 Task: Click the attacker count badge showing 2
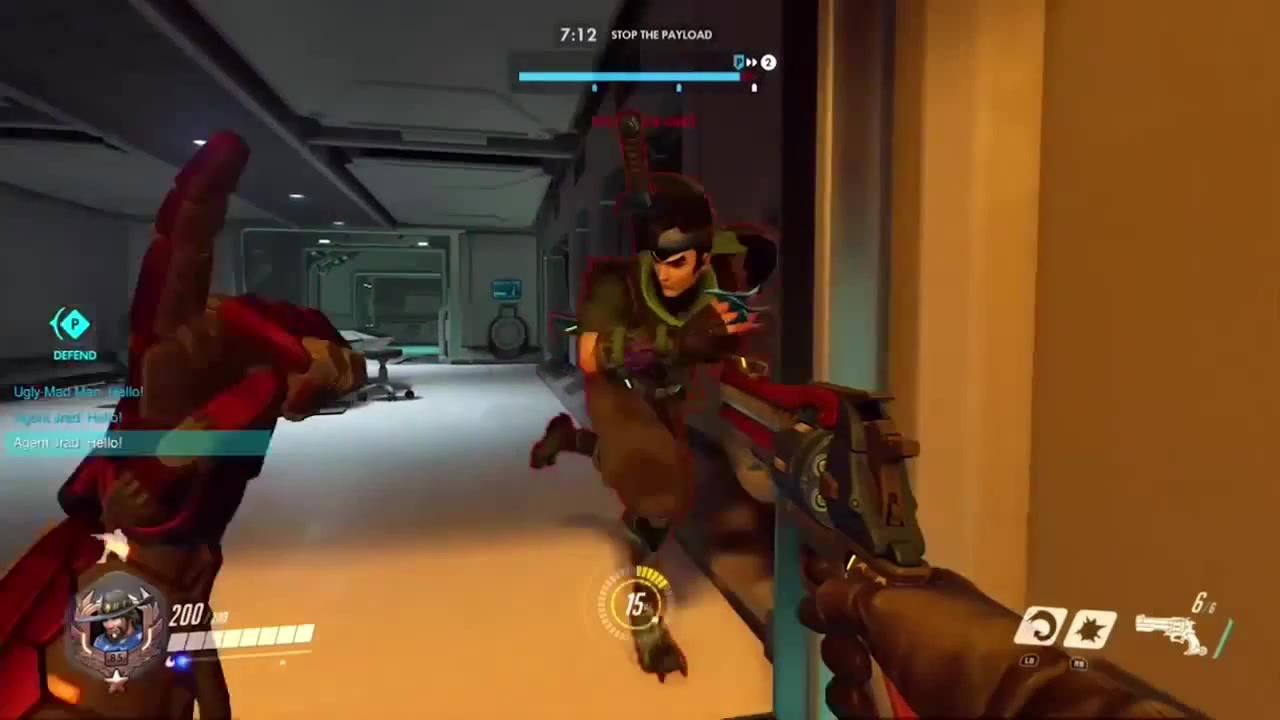[x=767, y=62]
